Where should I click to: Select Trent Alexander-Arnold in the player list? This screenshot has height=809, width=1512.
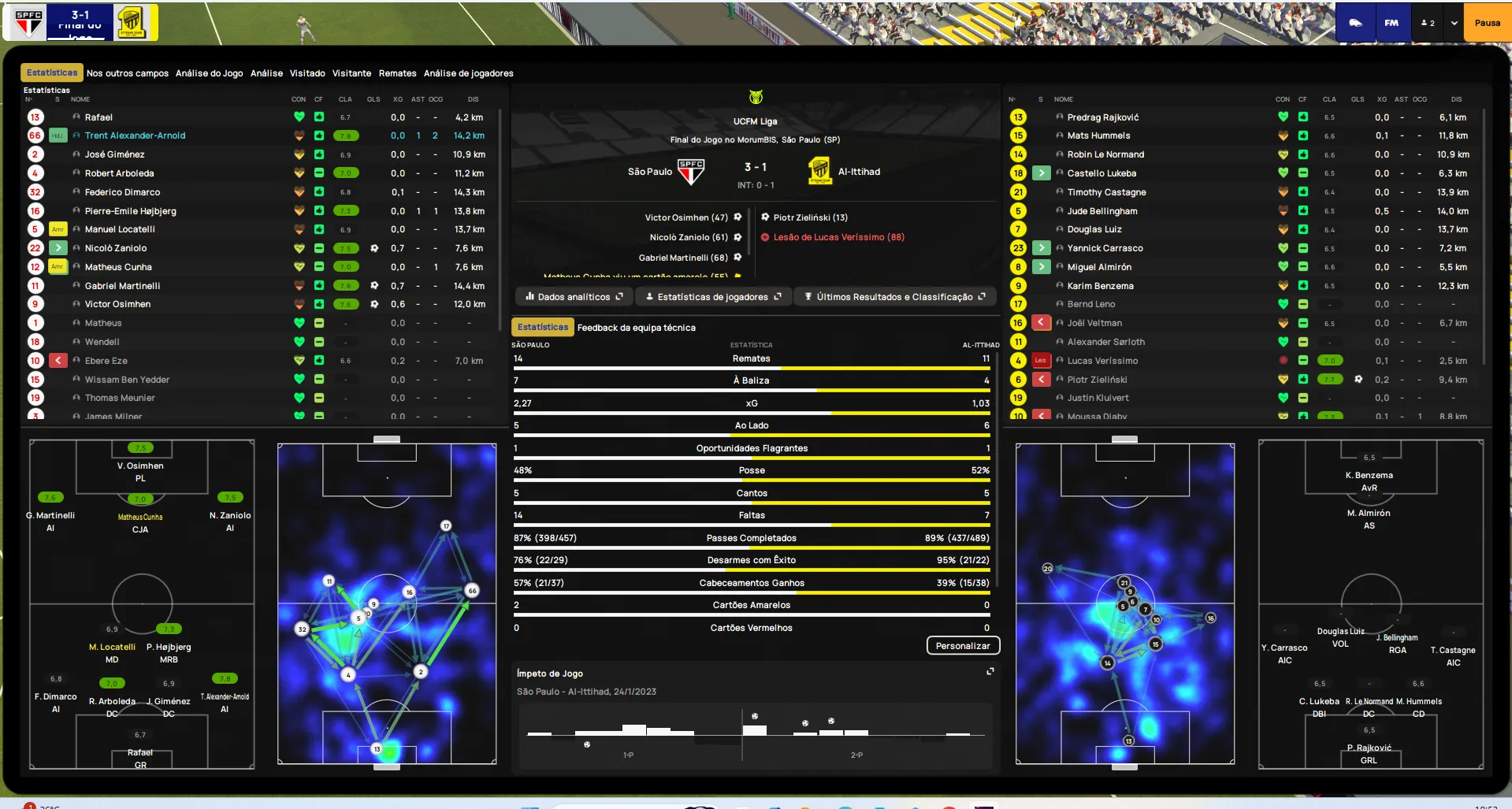[x=135, y=135]
